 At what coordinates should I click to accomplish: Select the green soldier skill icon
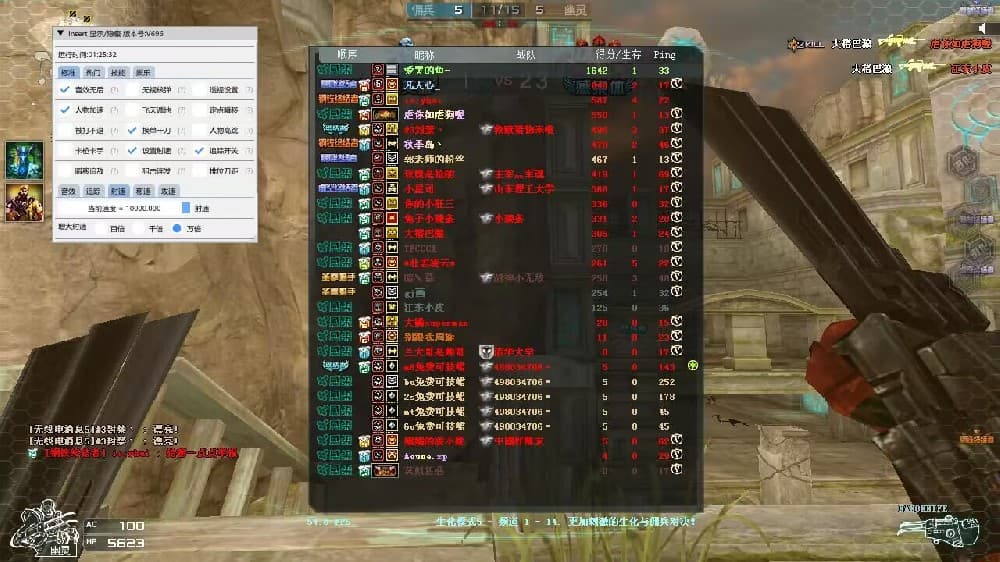[20, 160]
